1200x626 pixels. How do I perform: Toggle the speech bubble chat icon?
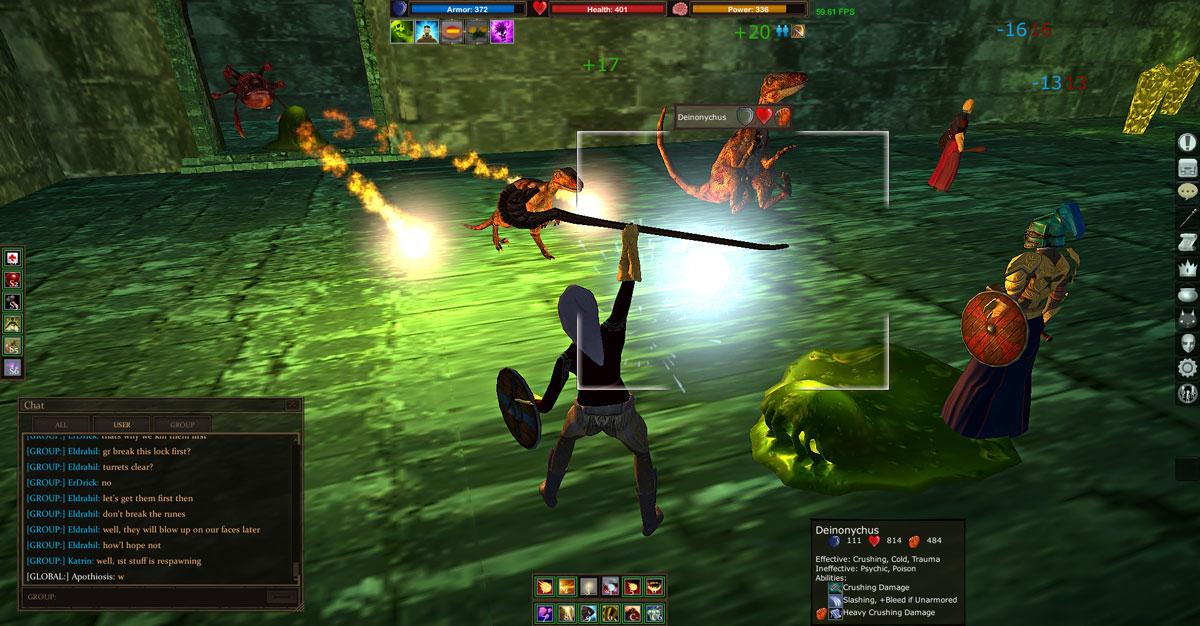pyautogui.click(x=1187, y=192)
